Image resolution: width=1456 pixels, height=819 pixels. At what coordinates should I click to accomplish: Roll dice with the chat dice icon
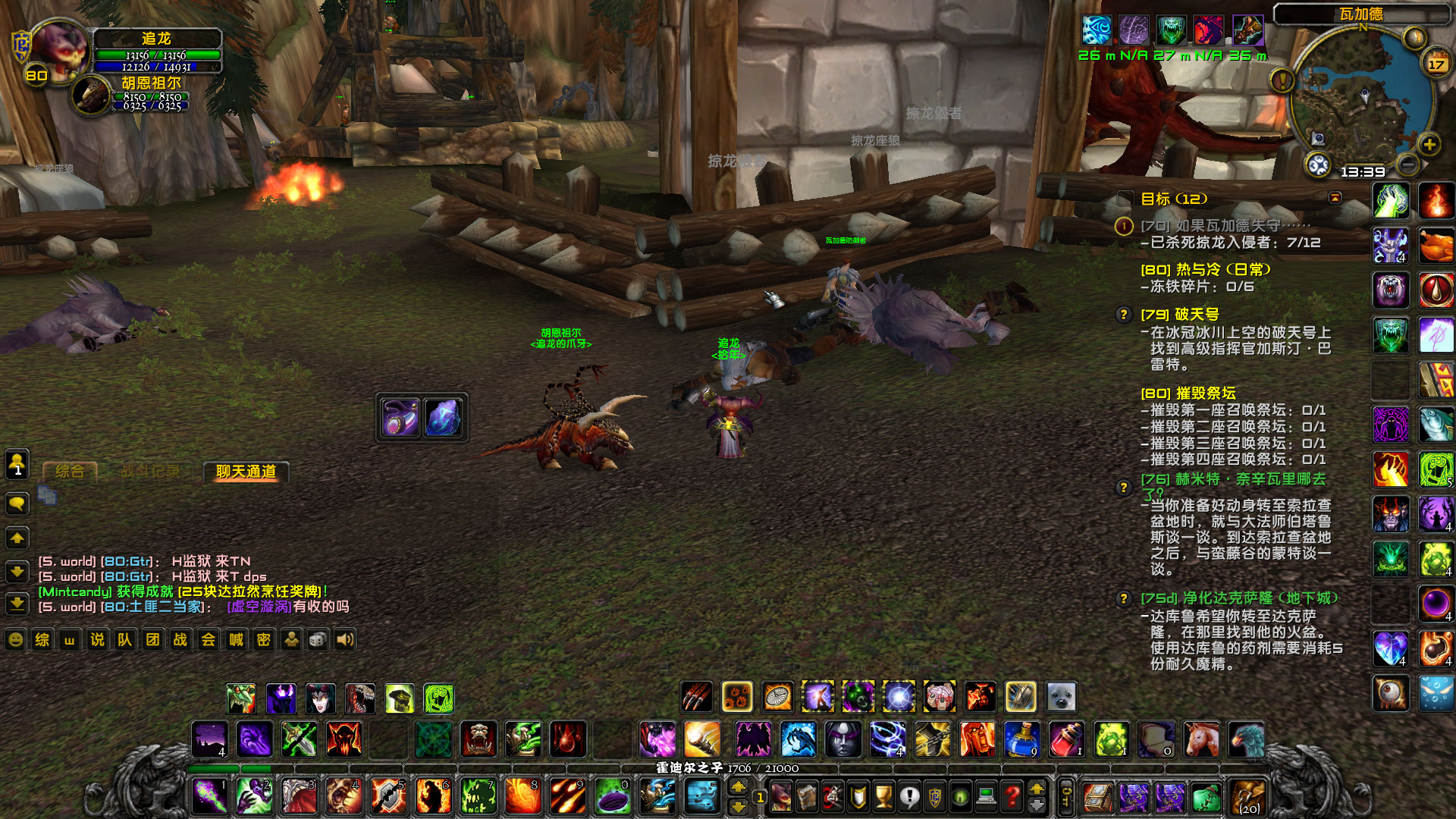(319, 641)
